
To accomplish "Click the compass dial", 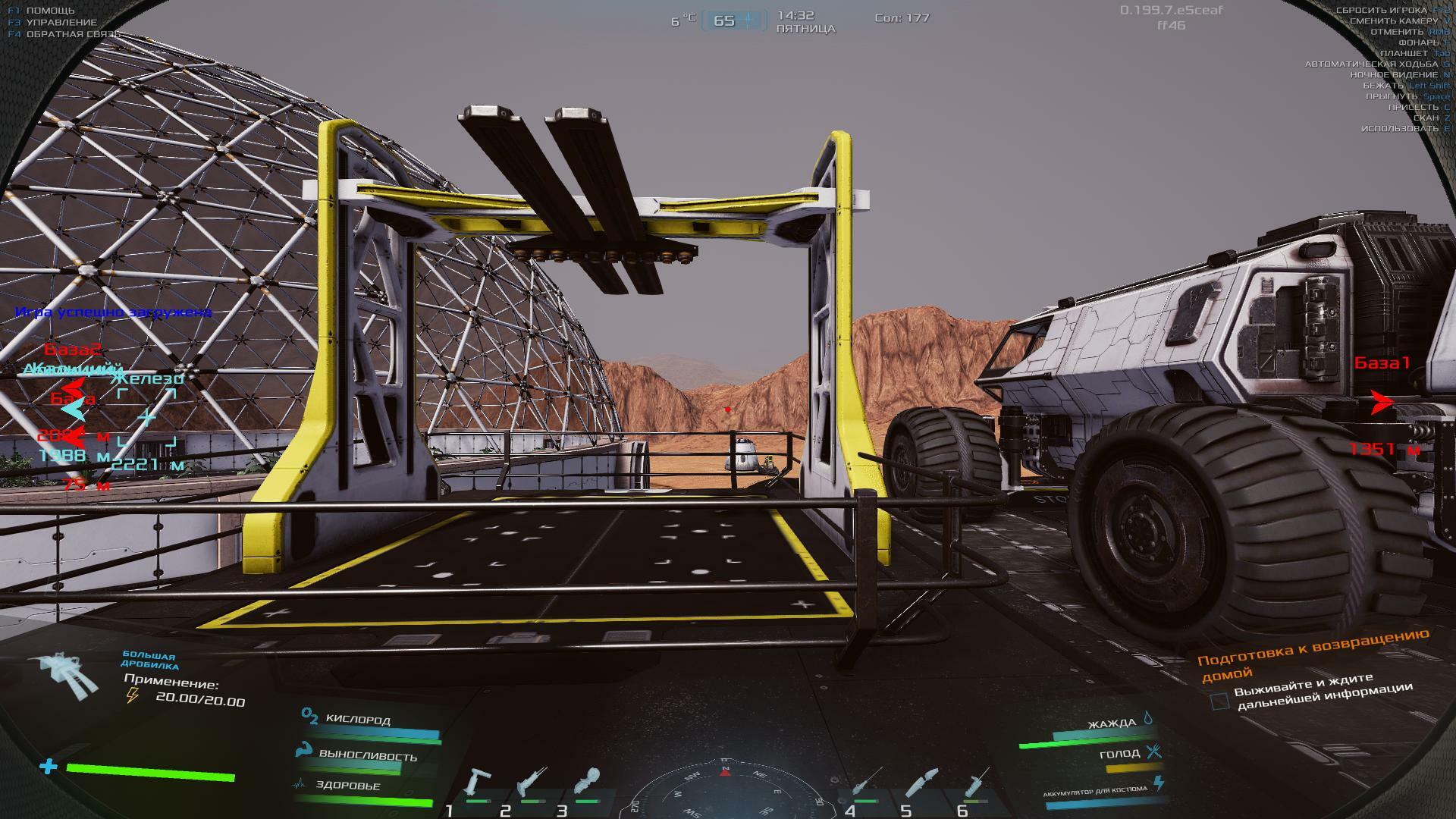I will pyautogui.click(x=724, y=792).
